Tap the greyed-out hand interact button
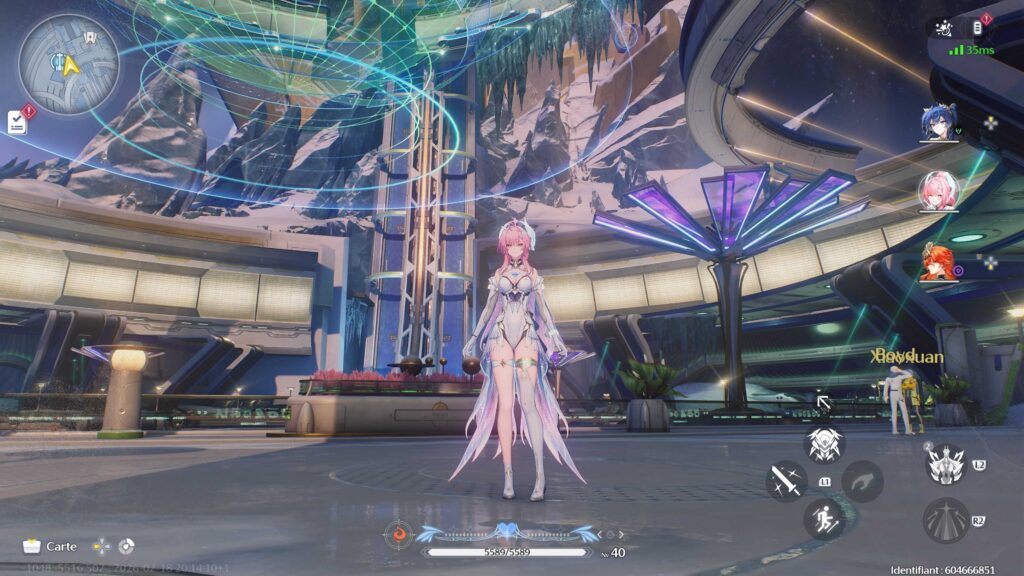Screen dimensions: 1024x576 pyautogui.click(x=862, y=481)
